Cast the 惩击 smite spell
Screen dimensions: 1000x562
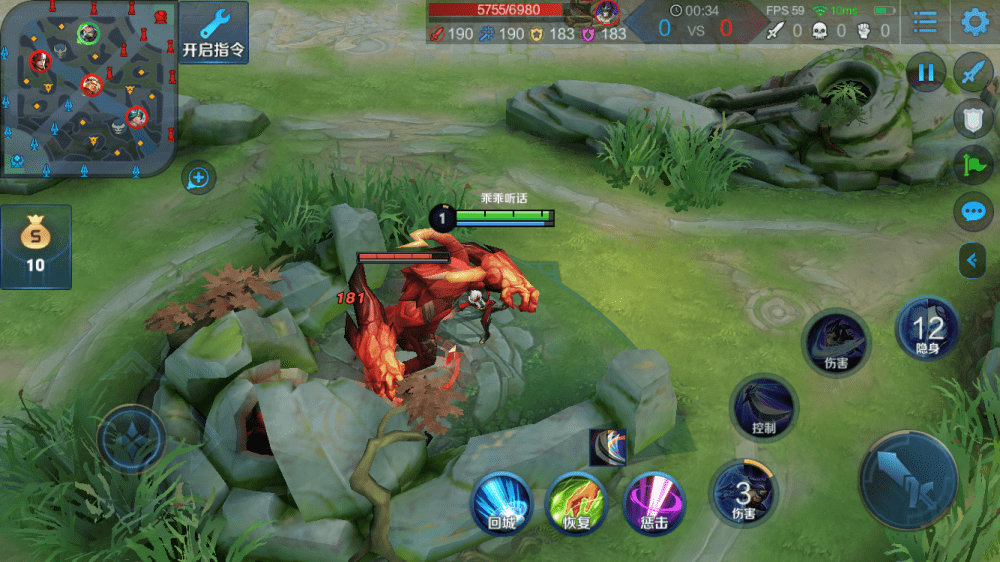coord(654,502)
